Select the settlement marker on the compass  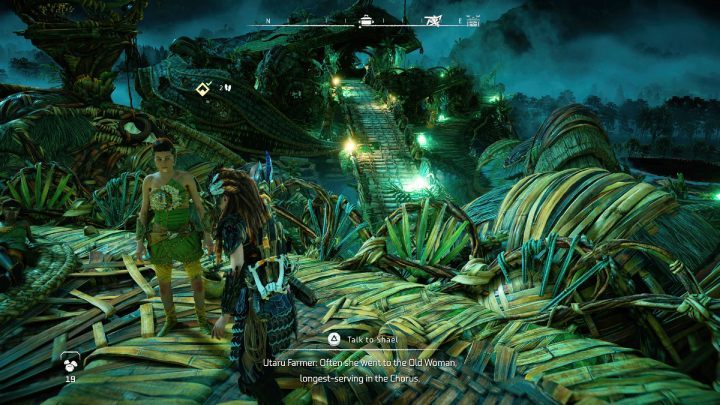(x=473, y=20)
